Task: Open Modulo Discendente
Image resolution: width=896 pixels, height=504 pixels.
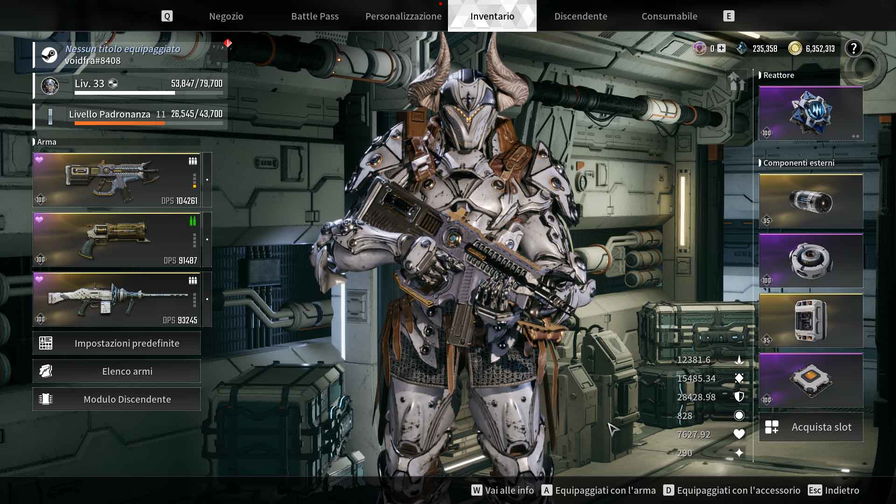Action: [116, 399]
